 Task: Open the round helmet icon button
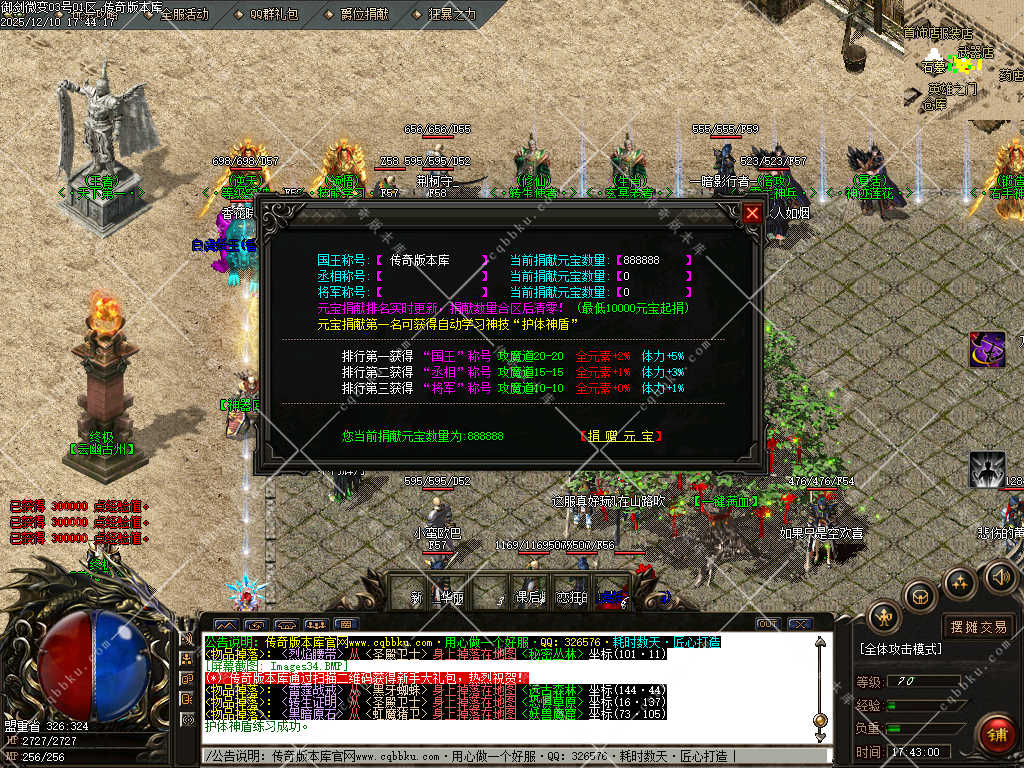pos(919,597)
